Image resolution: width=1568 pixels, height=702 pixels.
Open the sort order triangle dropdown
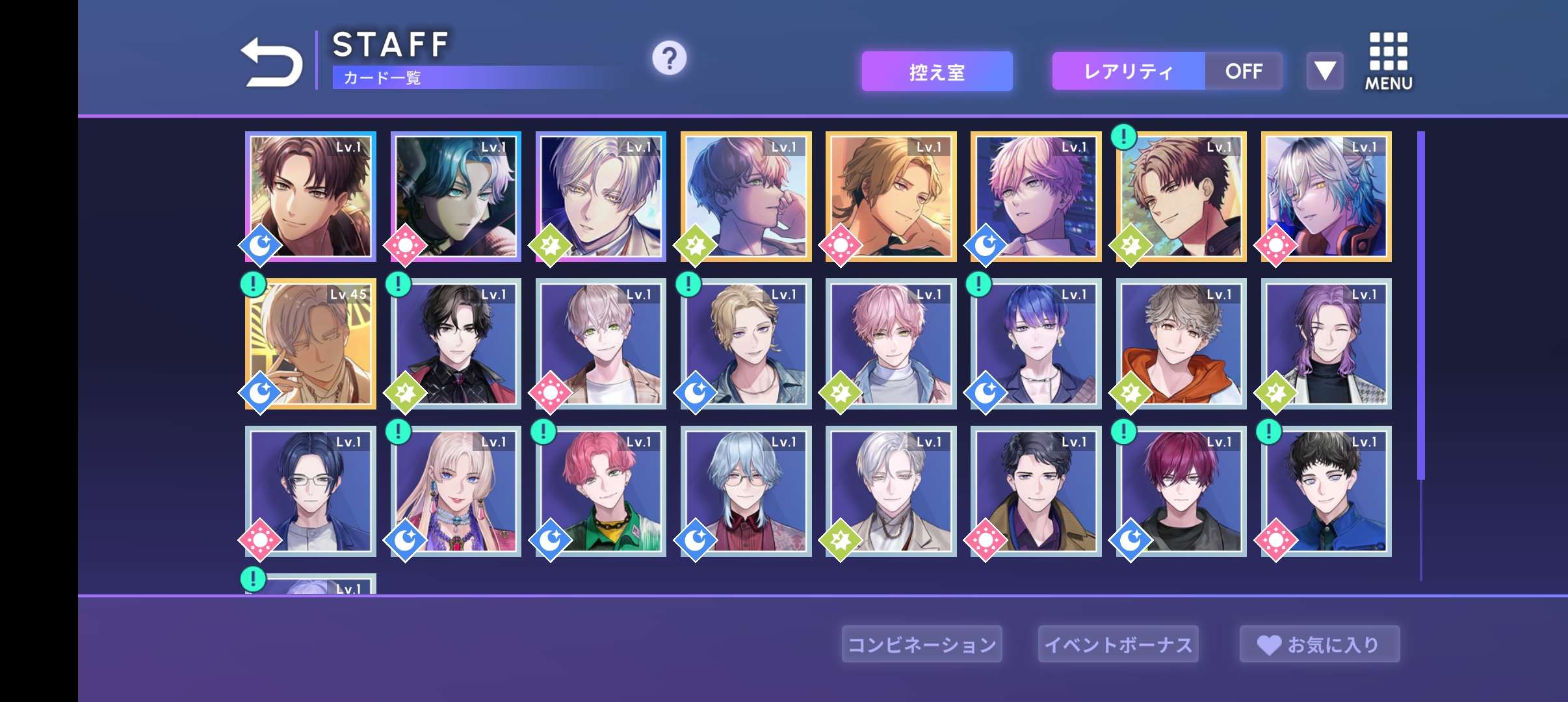(x=1324, y=71)
